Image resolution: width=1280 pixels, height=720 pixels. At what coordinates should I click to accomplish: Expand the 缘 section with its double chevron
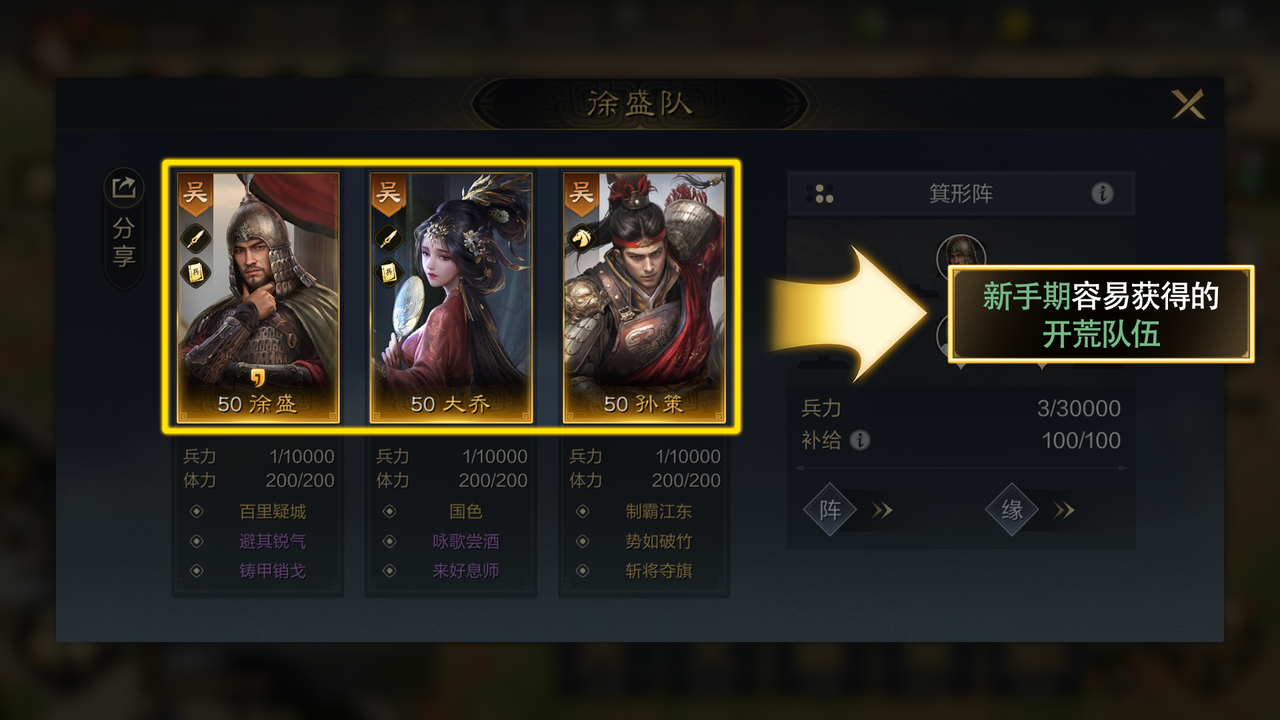click(1064, 510)
